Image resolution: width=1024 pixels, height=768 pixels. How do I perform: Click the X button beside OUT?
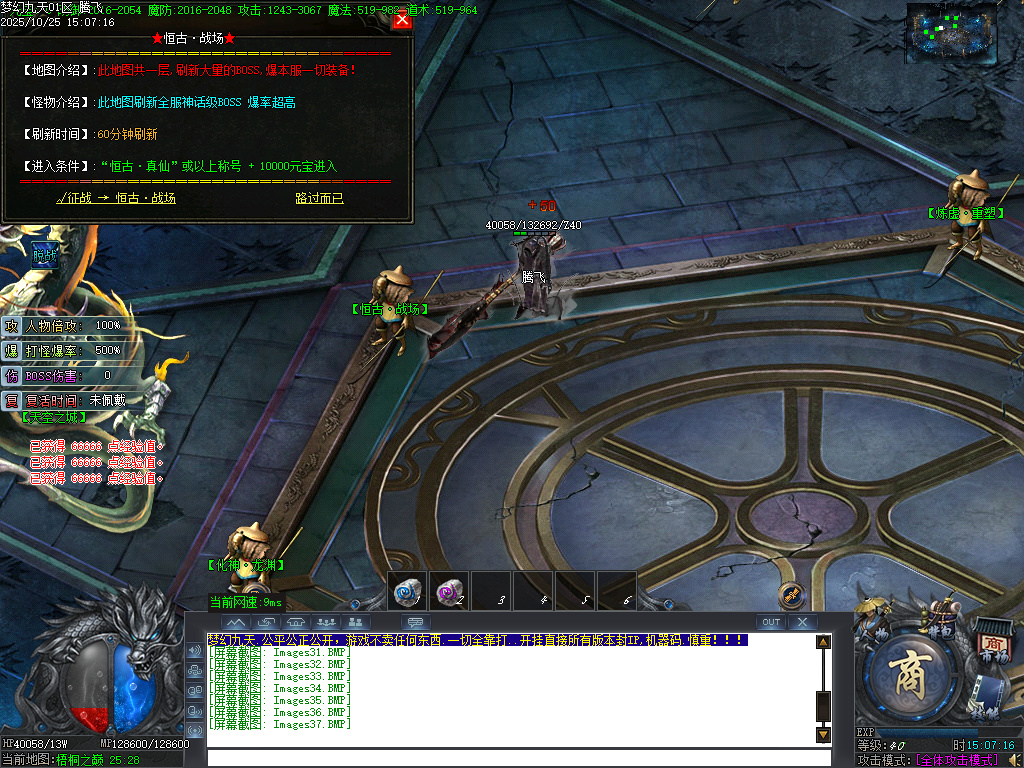(802, 622)
